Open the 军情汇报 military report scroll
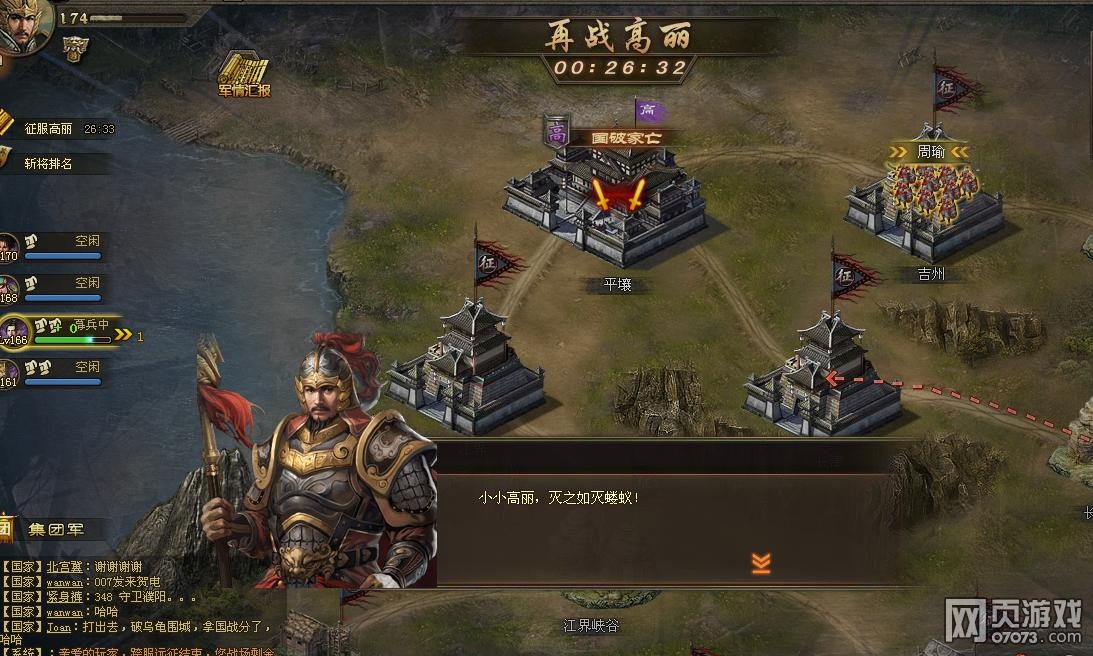The image size is (1093, 656). [x=244, y=75]
